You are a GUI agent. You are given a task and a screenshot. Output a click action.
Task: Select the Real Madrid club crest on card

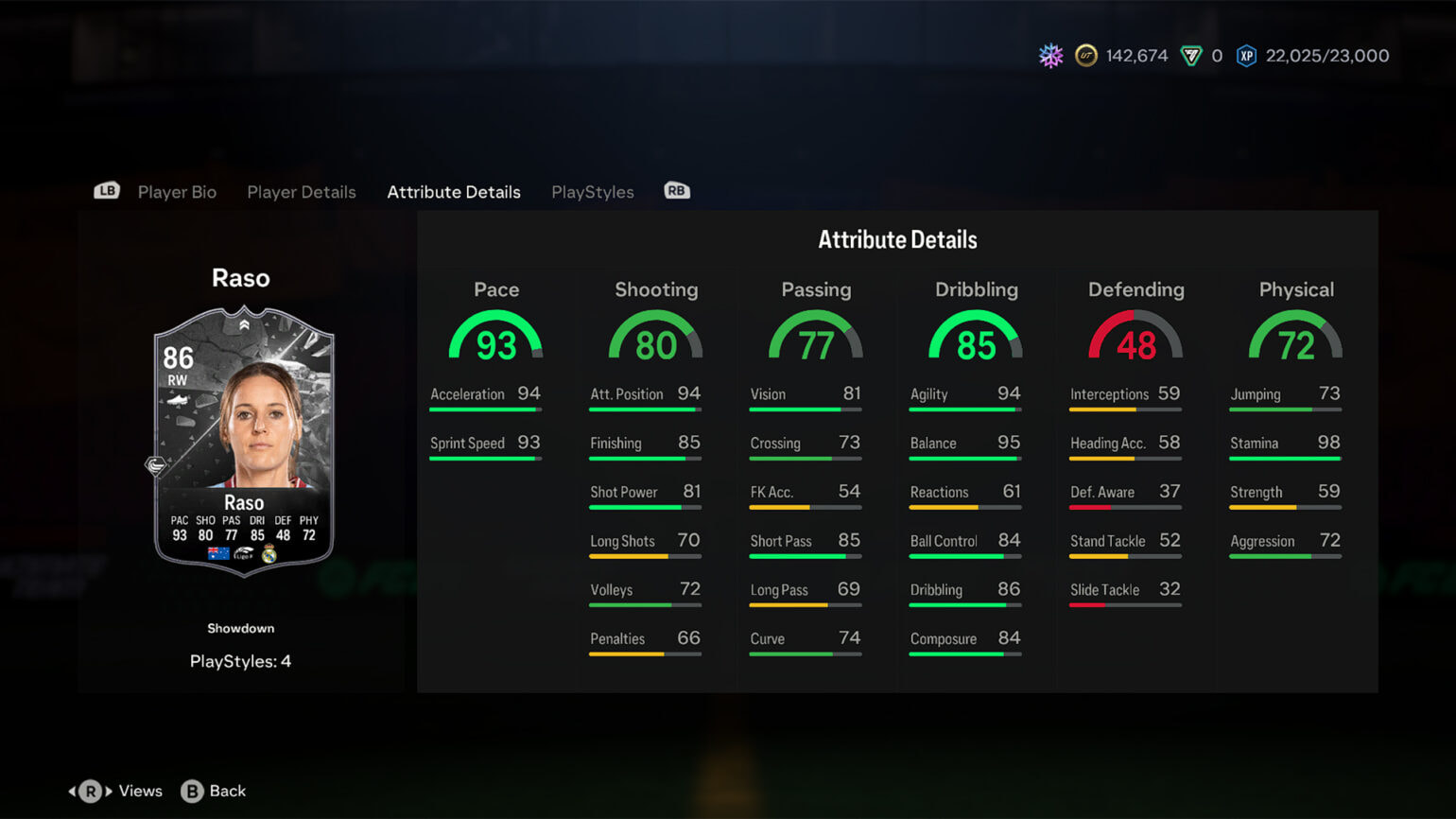[x=270, y=553]
